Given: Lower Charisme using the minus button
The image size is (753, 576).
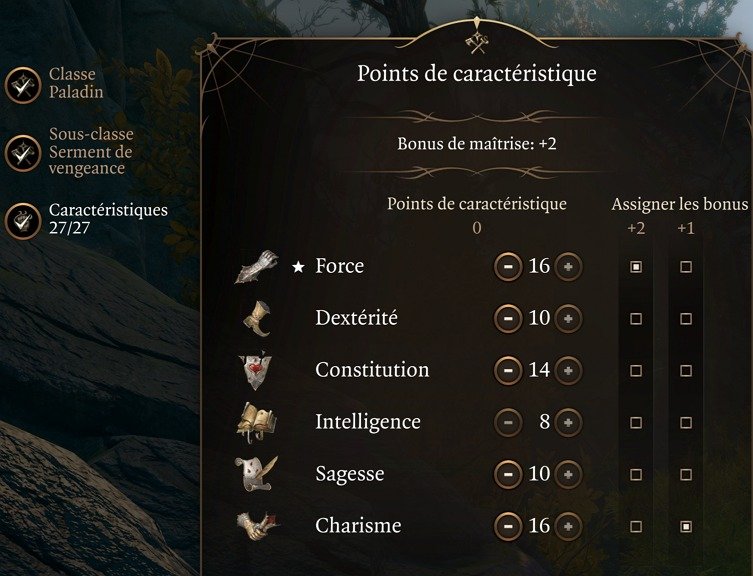Looking at the screenshot, I should coord(508,526).
